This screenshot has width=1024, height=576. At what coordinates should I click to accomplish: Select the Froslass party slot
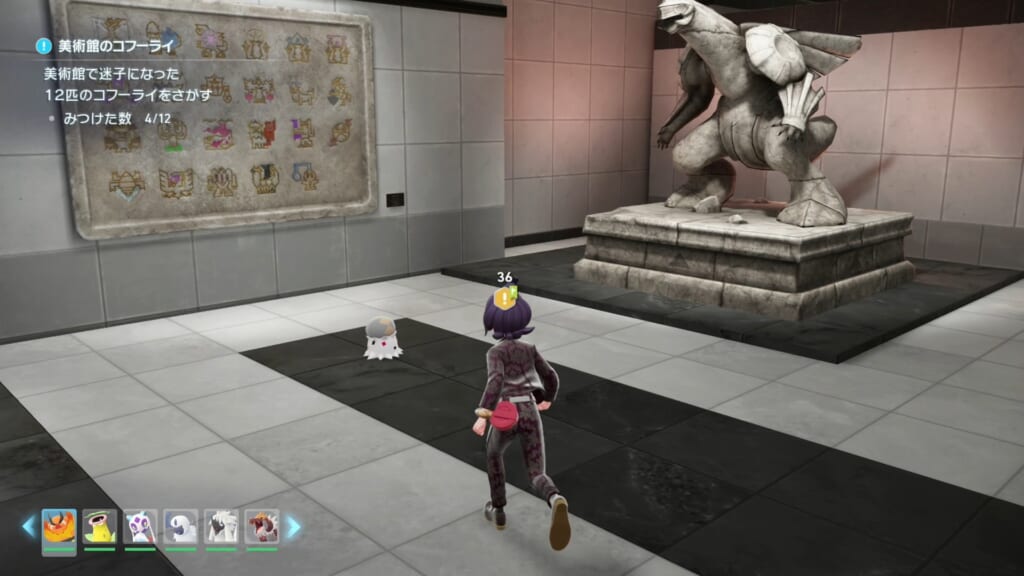[141, 527]
